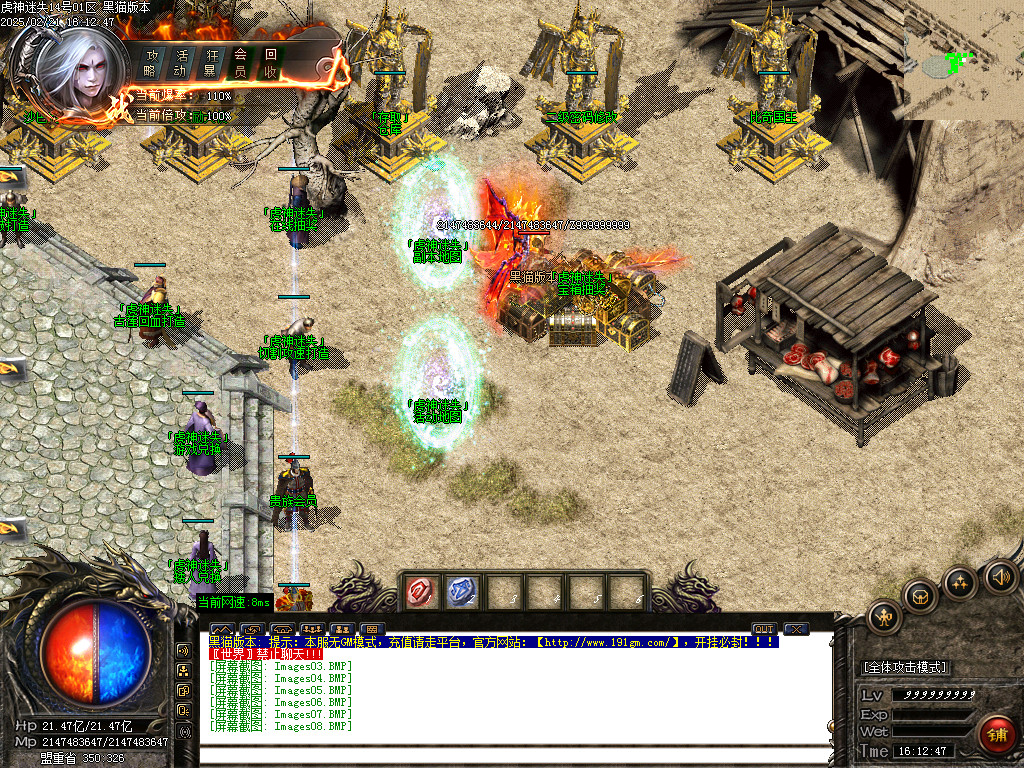Open the 活动 events button
The image size is (1024, 768).
tap(181, 62)
